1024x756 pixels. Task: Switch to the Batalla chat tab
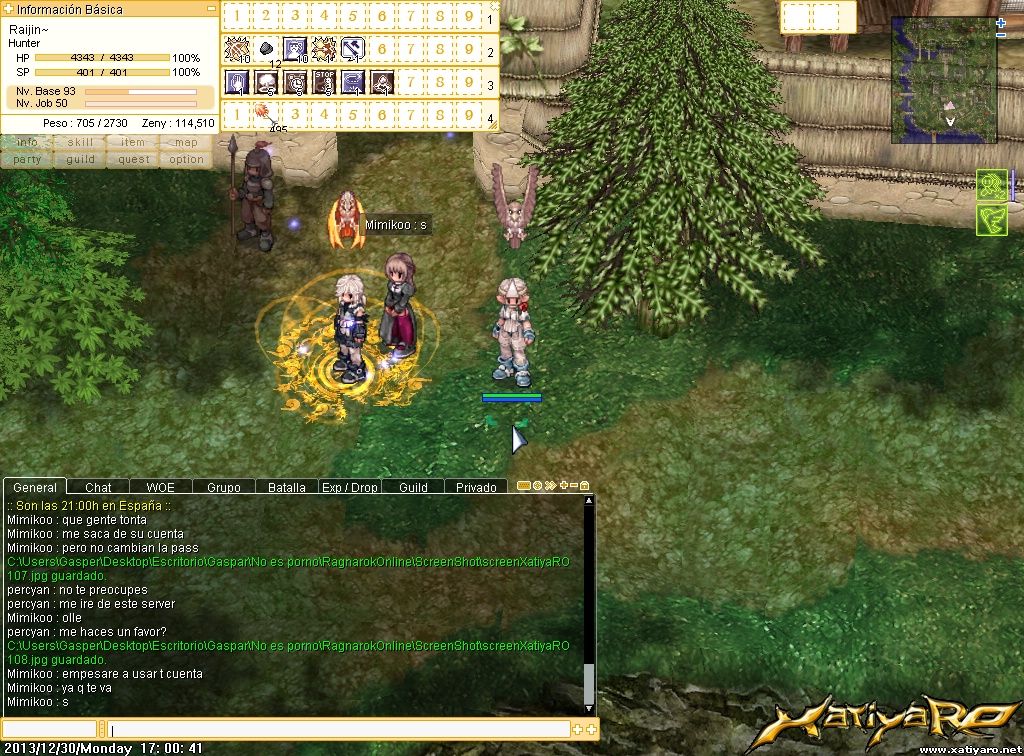point(287,487)
